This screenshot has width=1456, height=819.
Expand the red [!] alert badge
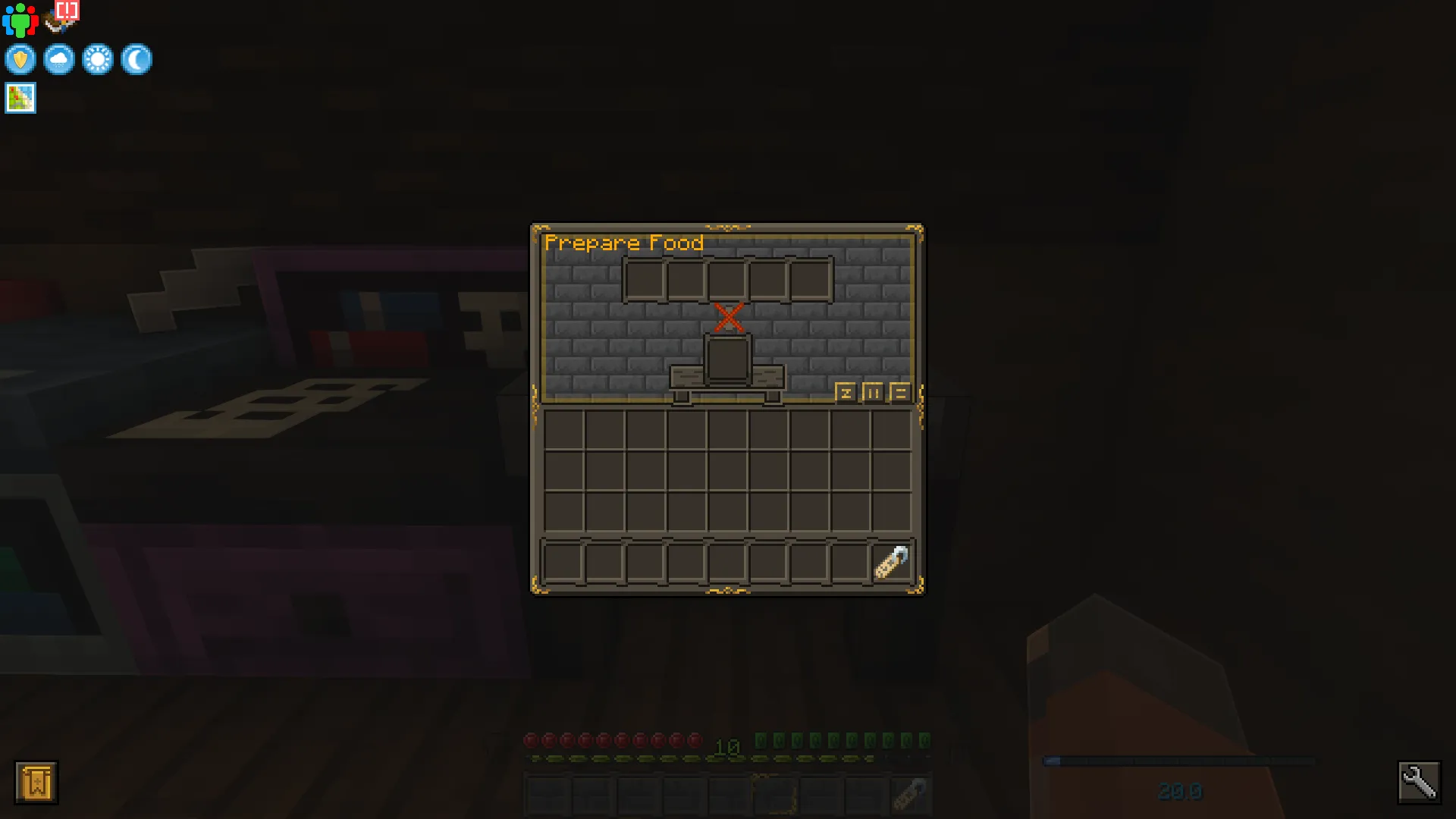(x=65, y=10)
